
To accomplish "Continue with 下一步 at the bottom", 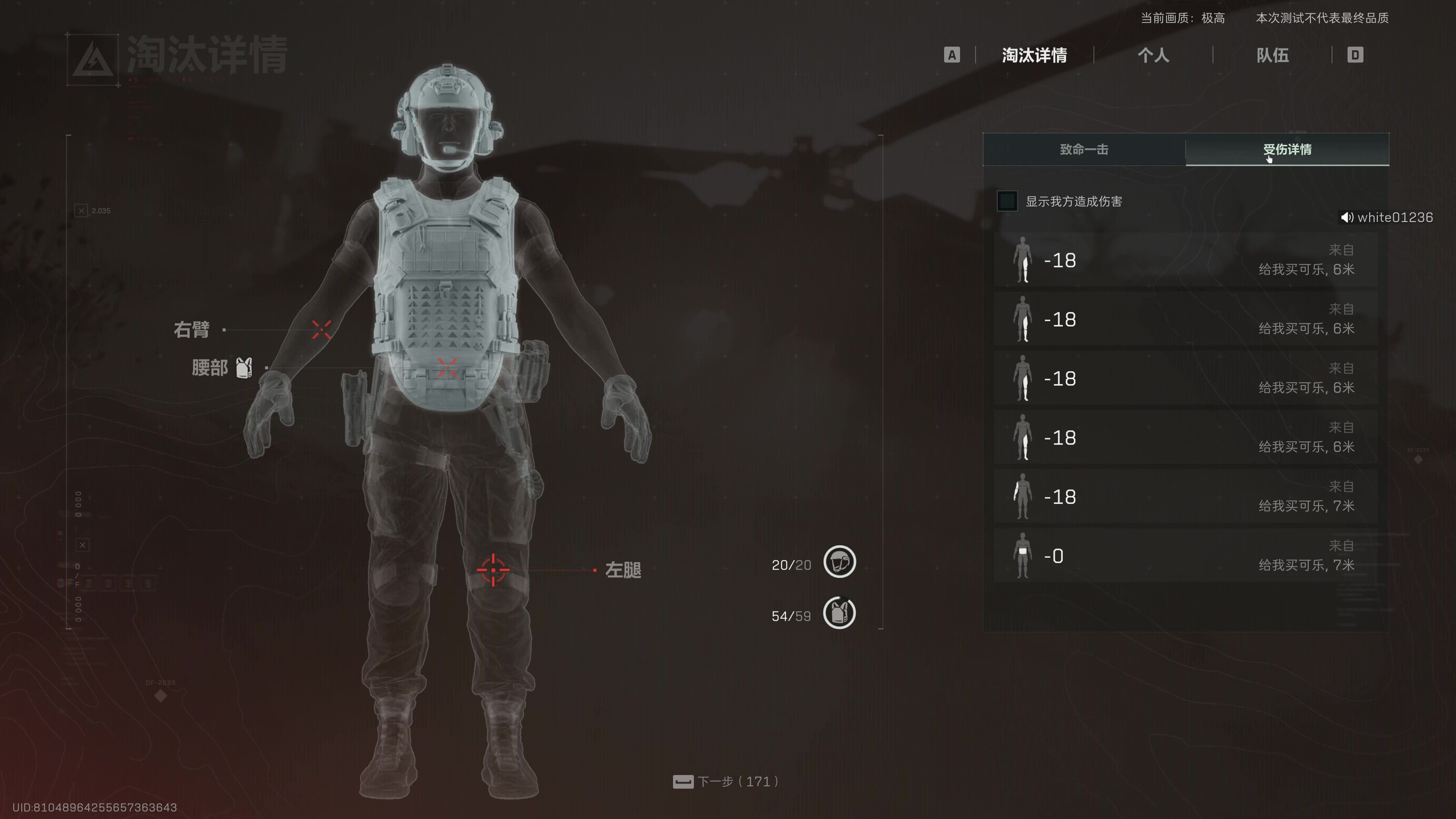I will pos(726,782).
